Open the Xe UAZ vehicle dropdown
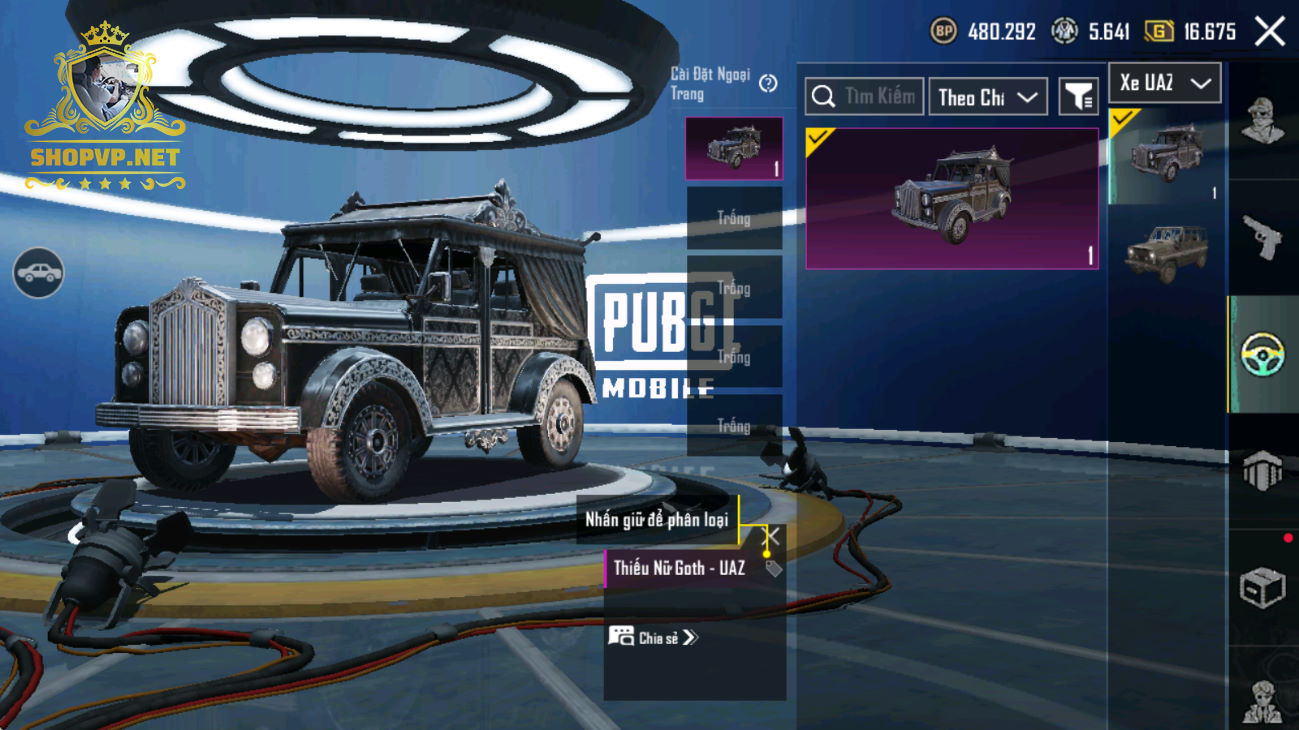Image resolution: width=1299 pixels, height=730 pixels. (1165, 83)
